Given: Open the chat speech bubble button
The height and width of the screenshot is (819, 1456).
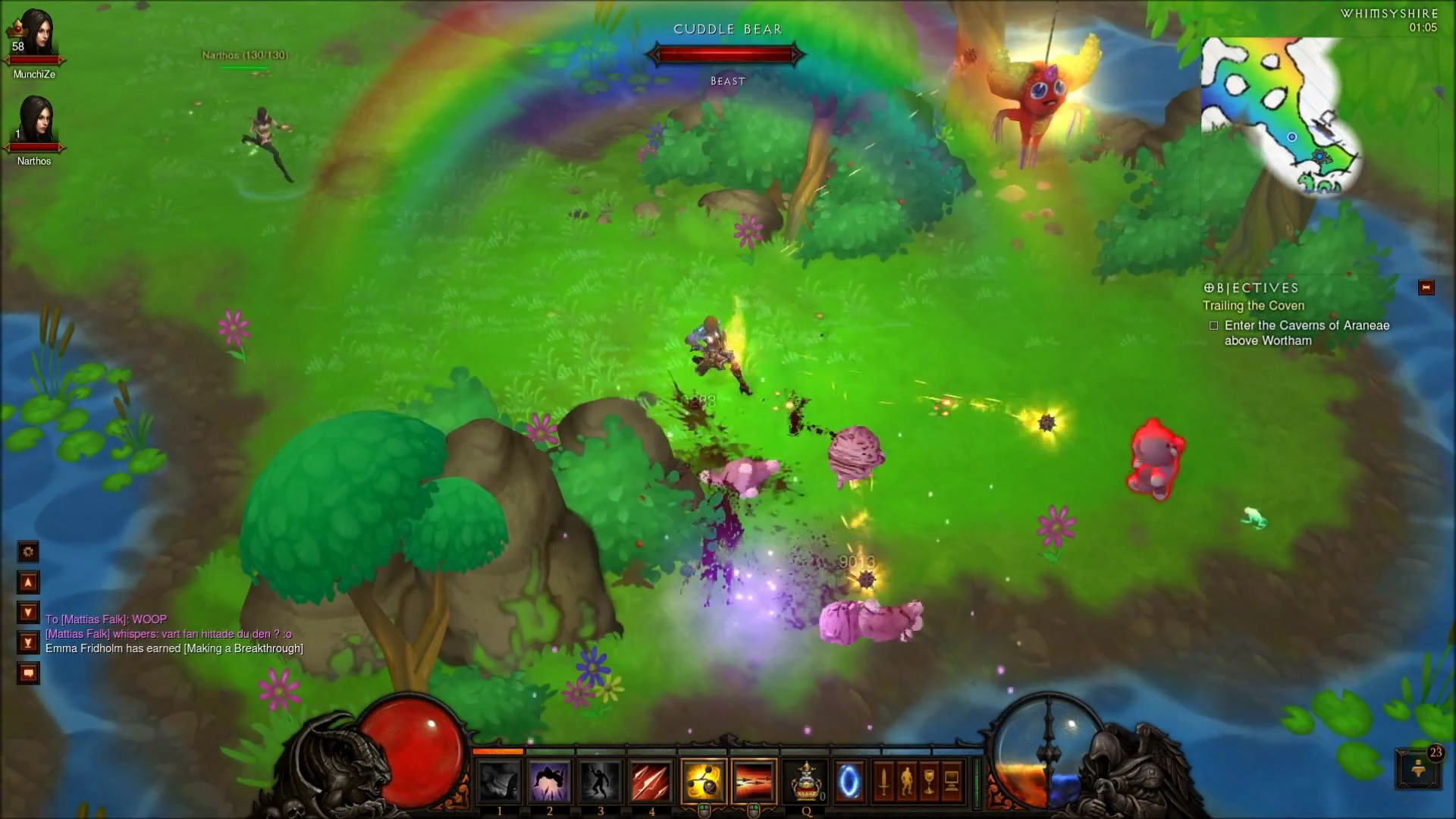Looking at the screenshot, I should [x=28, y=673].
